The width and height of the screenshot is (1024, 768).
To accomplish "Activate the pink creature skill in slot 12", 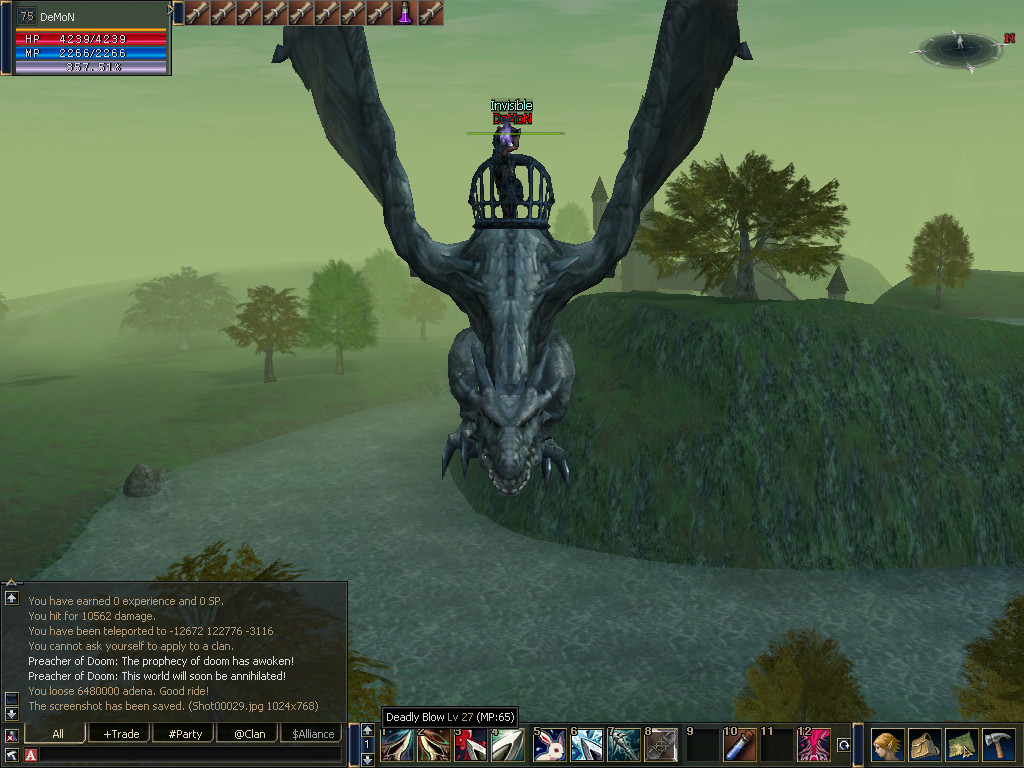I will coord(813,746).
